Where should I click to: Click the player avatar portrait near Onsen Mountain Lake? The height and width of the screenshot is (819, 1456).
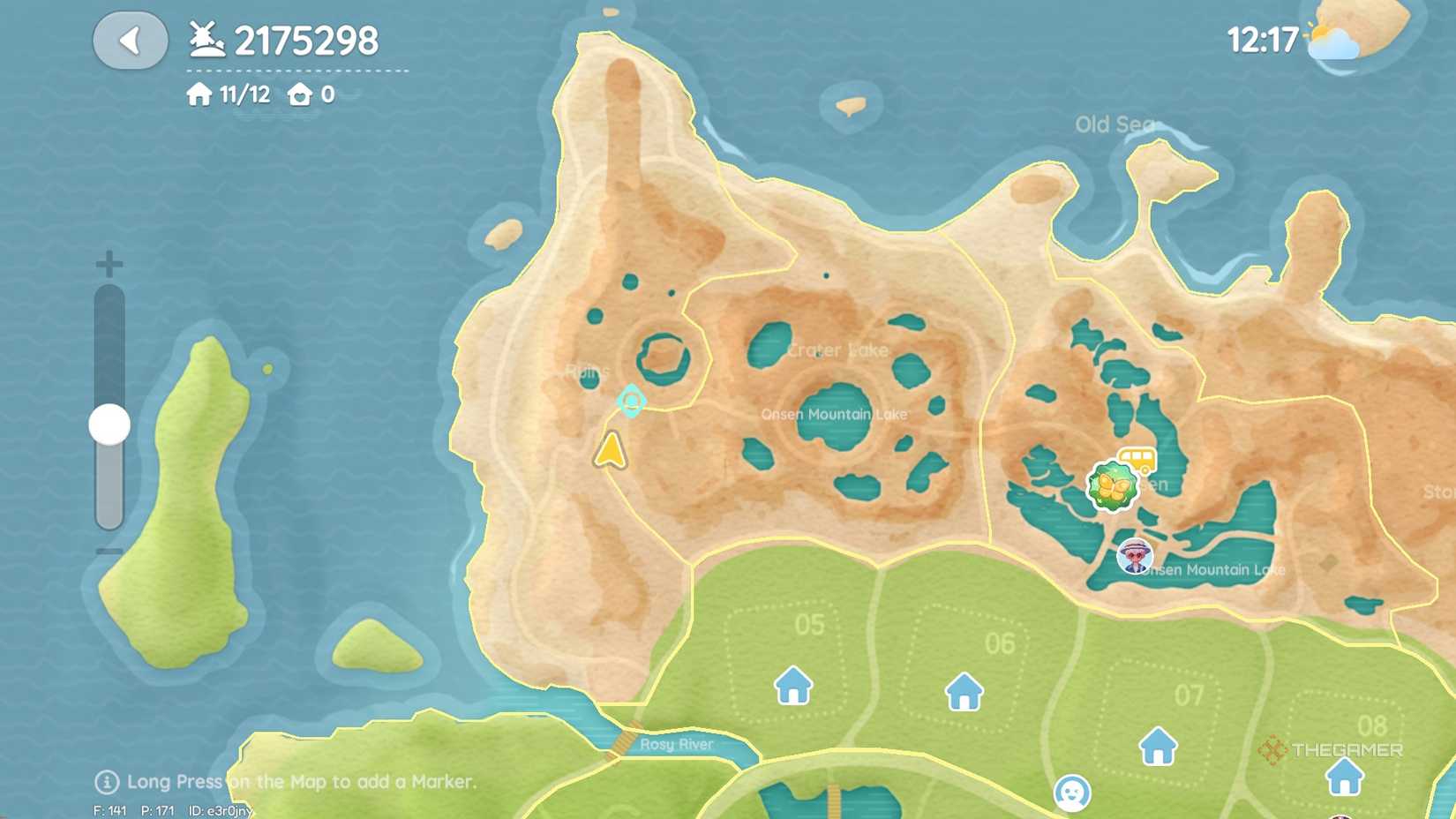tap(1135, 556)
